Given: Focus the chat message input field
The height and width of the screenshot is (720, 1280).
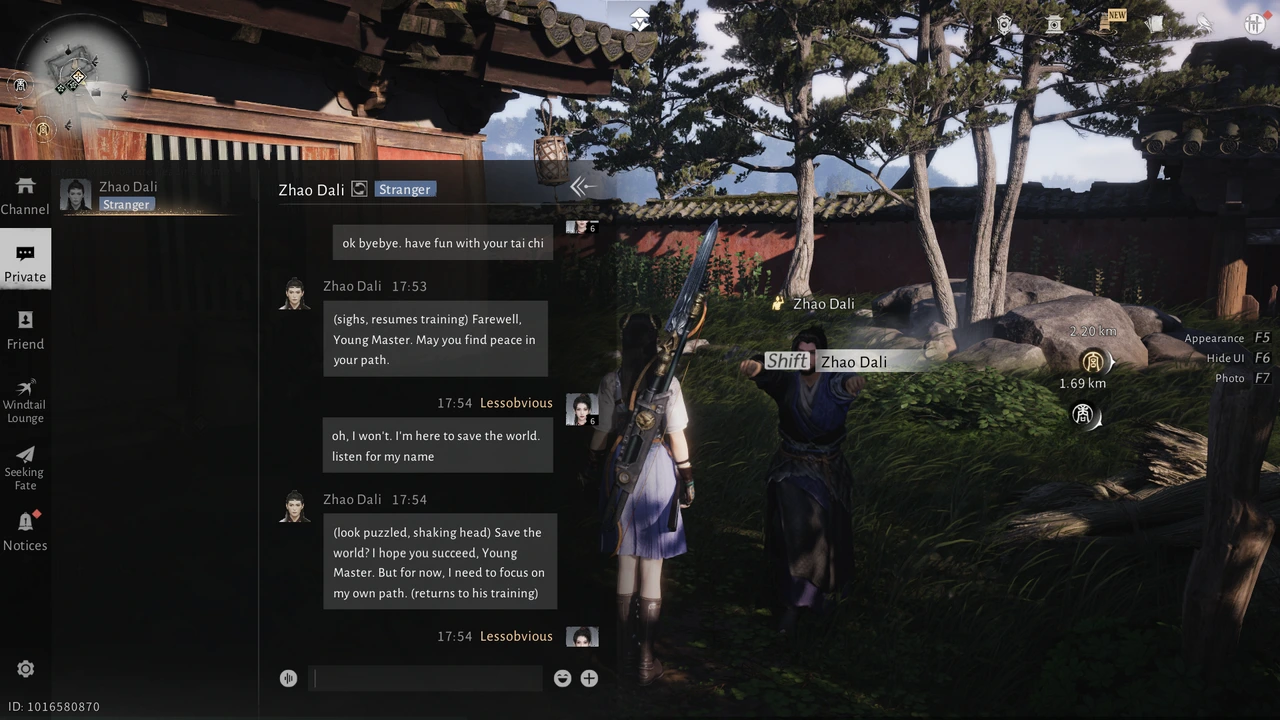Looking at the screenshot, I should pyautogui.click(x=426, y=678).
